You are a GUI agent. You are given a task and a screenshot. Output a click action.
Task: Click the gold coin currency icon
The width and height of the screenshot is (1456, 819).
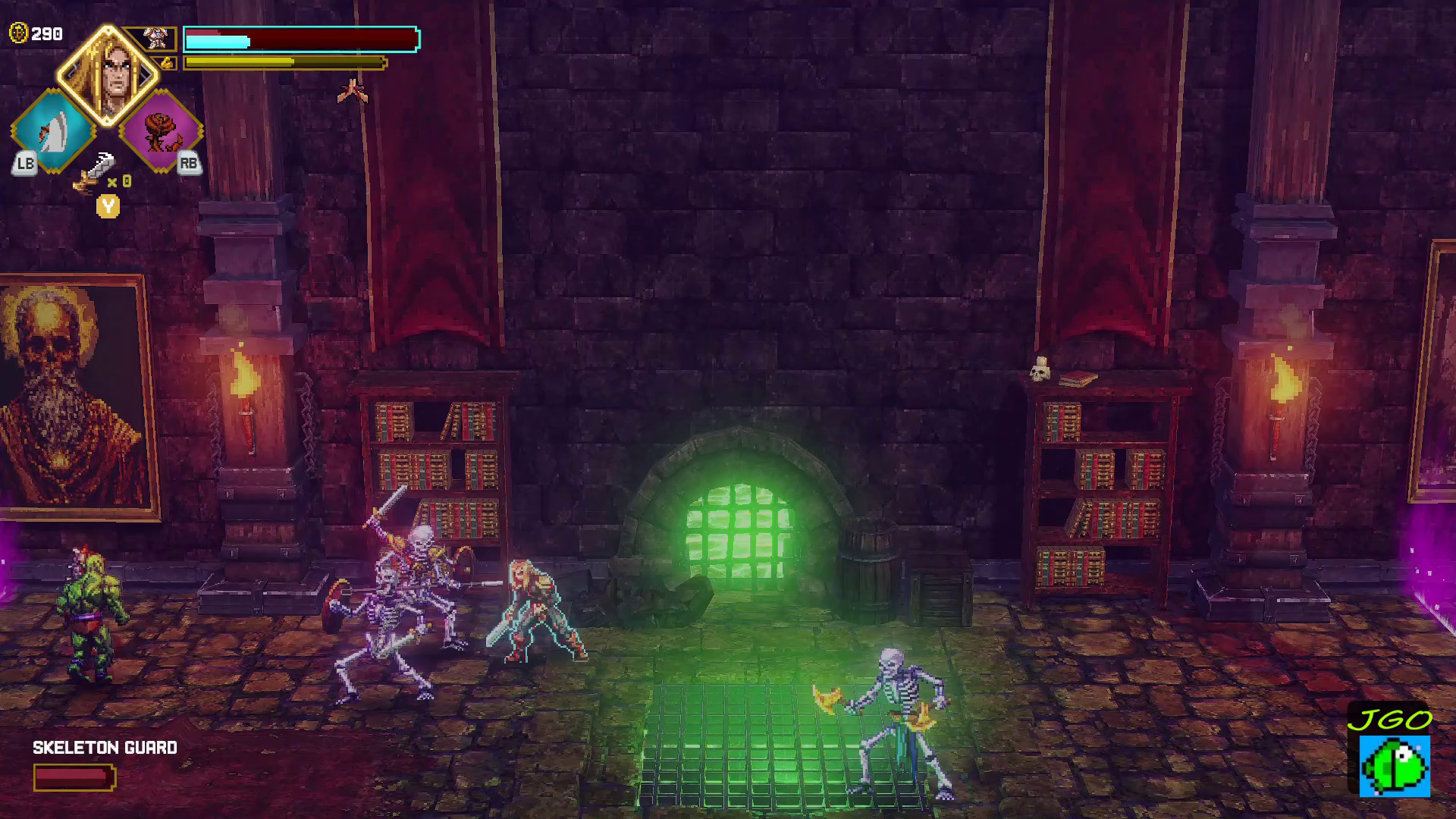18,33
